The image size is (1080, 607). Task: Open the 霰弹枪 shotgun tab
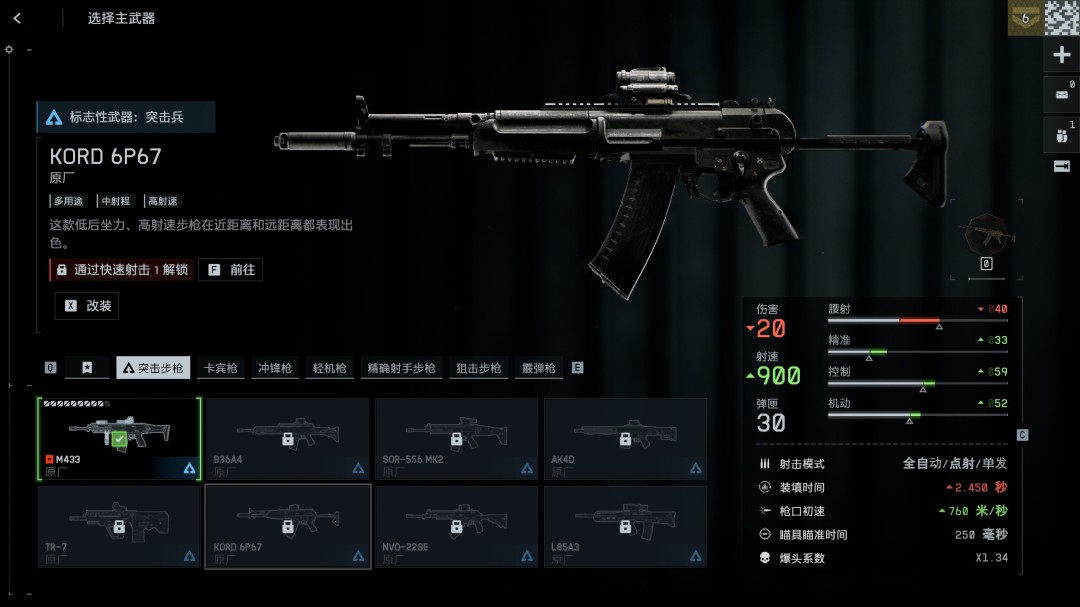point(538,368)
